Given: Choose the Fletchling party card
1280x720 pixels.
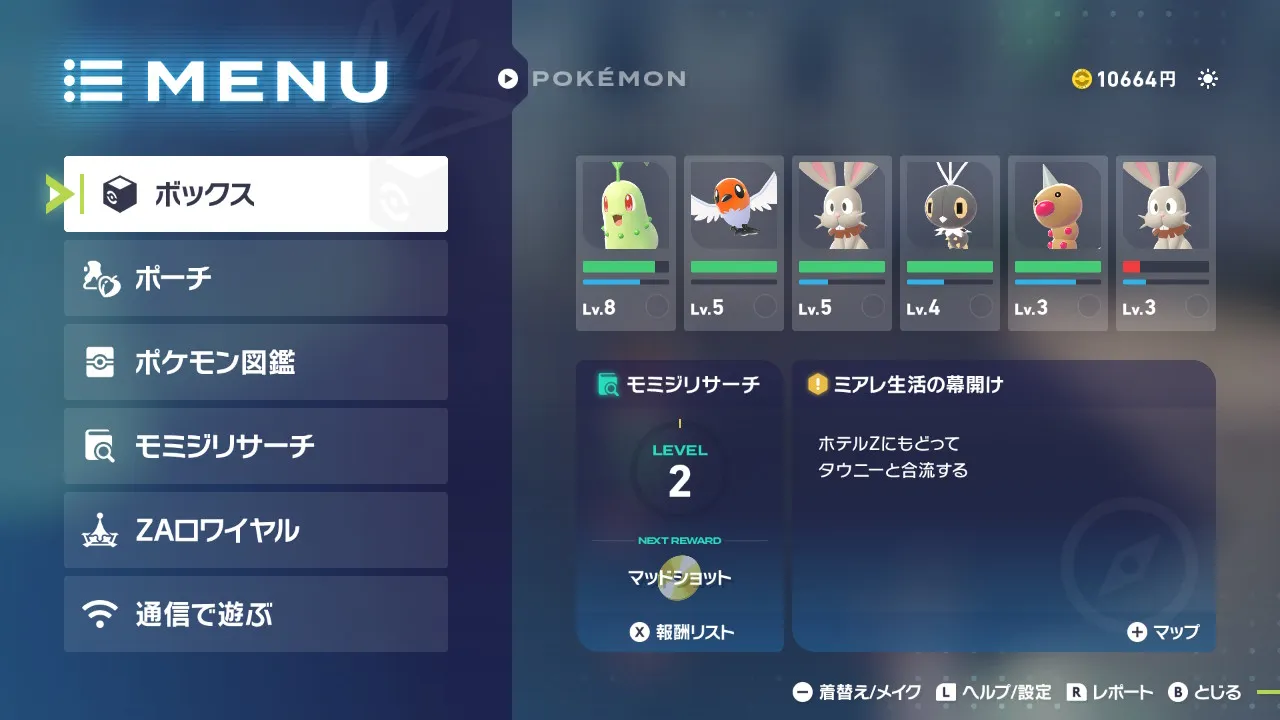Looking at the screenshot, I should point(734,243).
